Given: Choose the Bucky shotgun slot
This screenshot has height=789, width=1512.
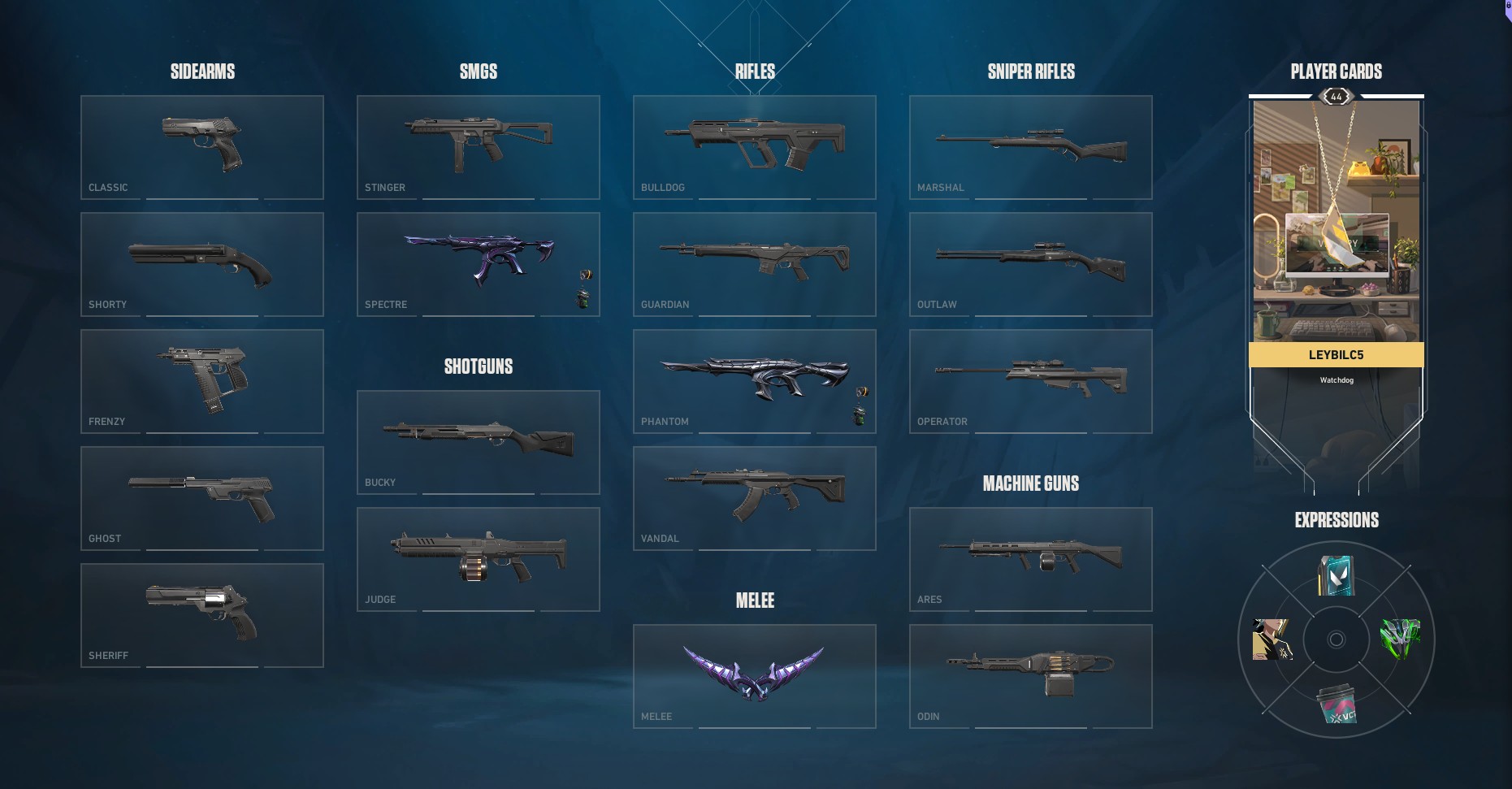Looking at the screenshot, I should click(x=478, y=442).
